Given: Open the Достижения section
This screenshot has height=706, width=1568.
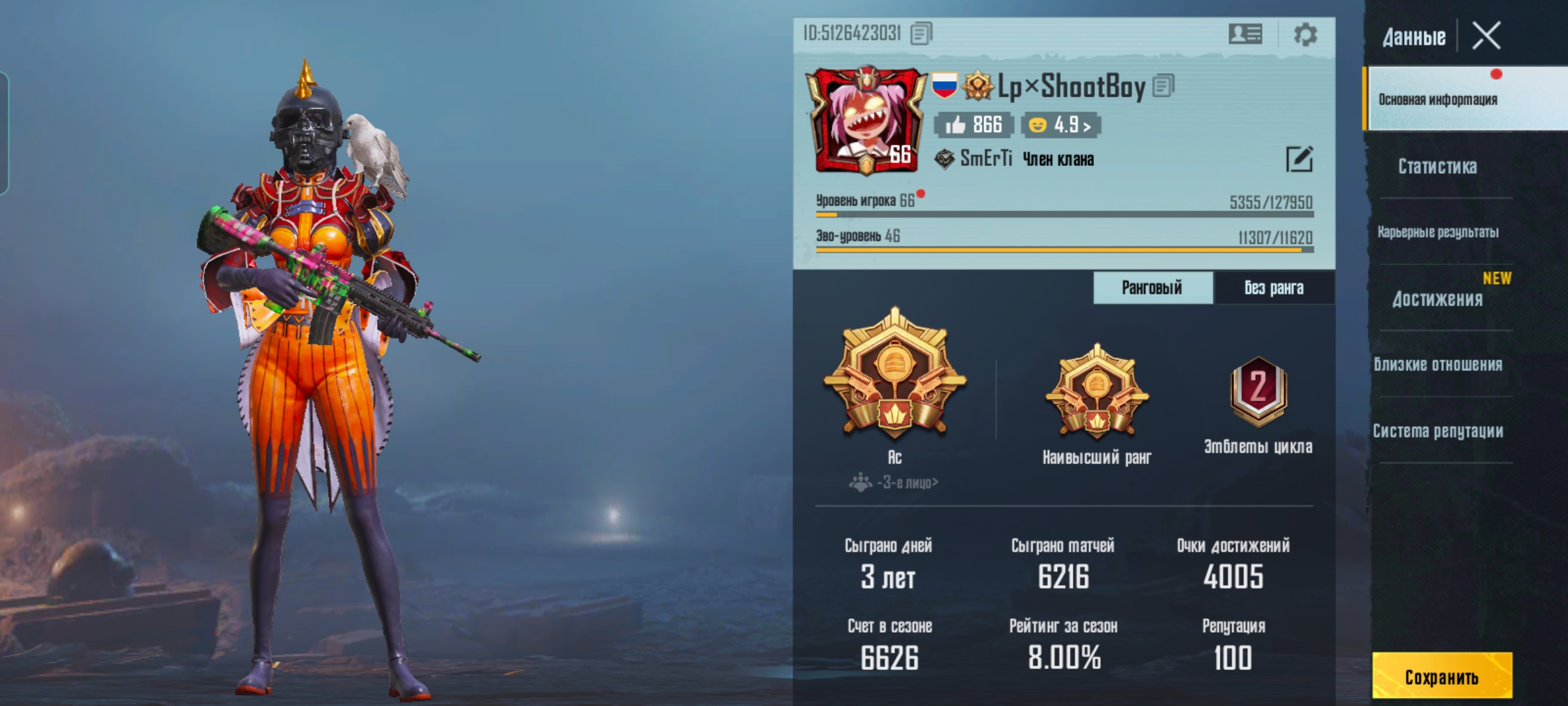Looking at the screenshot, I should pos(1437,299).
